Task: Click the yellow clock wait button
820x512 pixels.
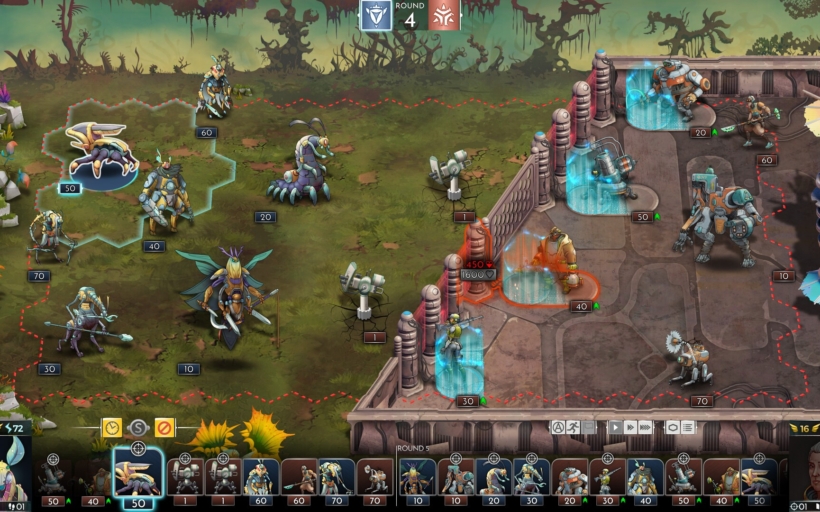Action: (x=112, y=428)
